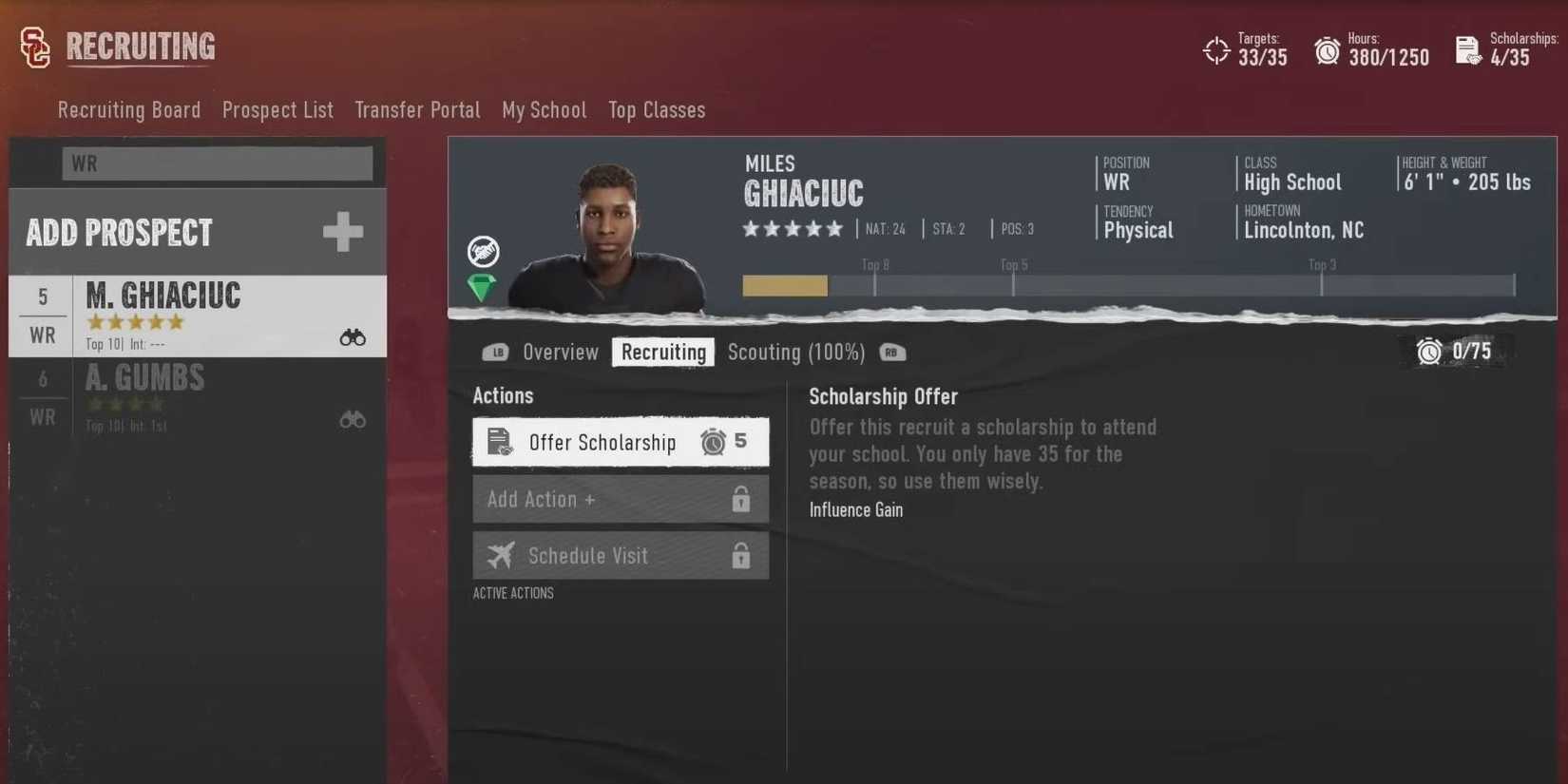Switch to the Overview tab

[x=560, y=352]
